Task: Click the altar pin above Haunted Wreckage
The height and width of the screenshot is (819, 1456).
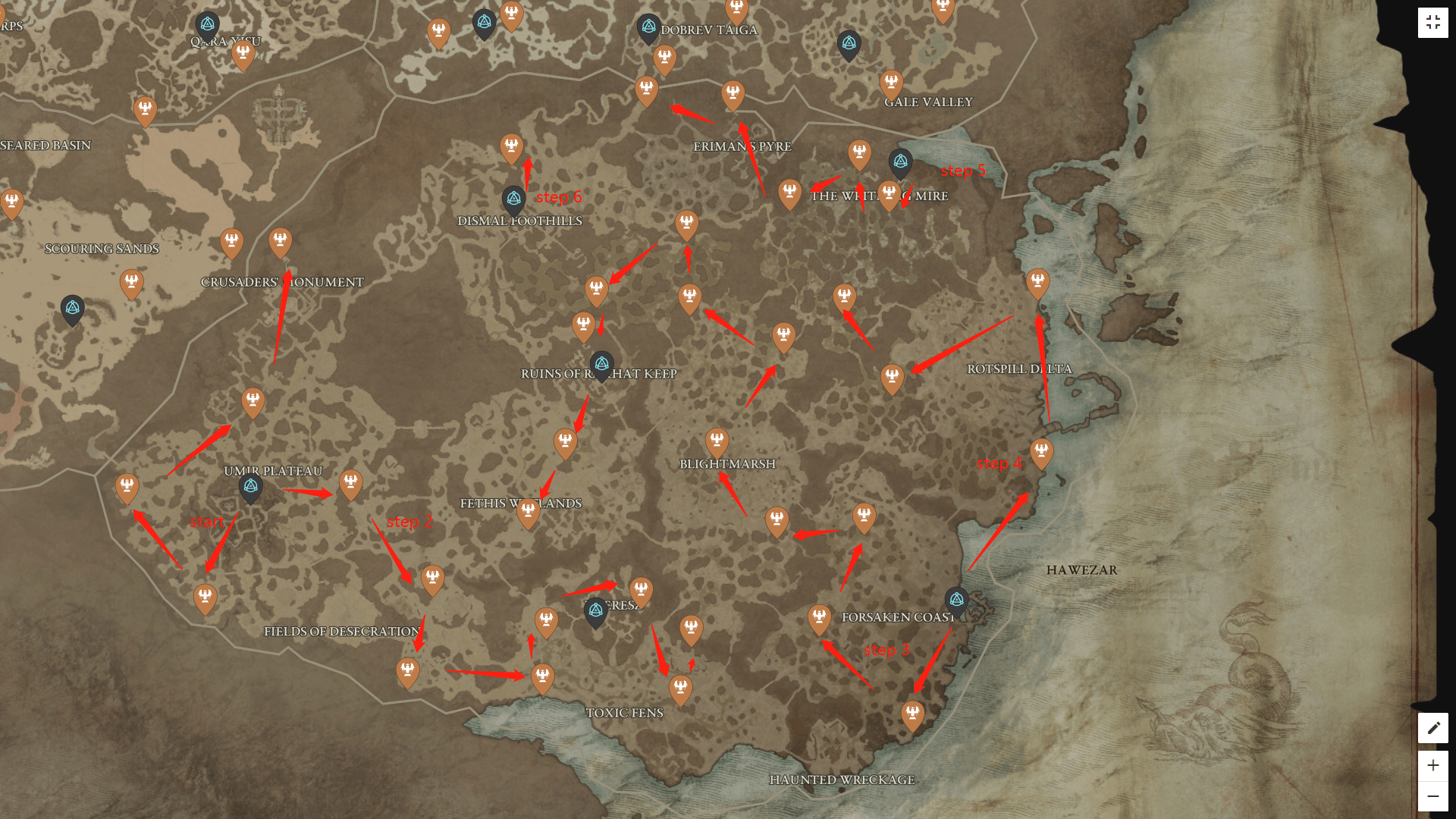Action: 912,712
